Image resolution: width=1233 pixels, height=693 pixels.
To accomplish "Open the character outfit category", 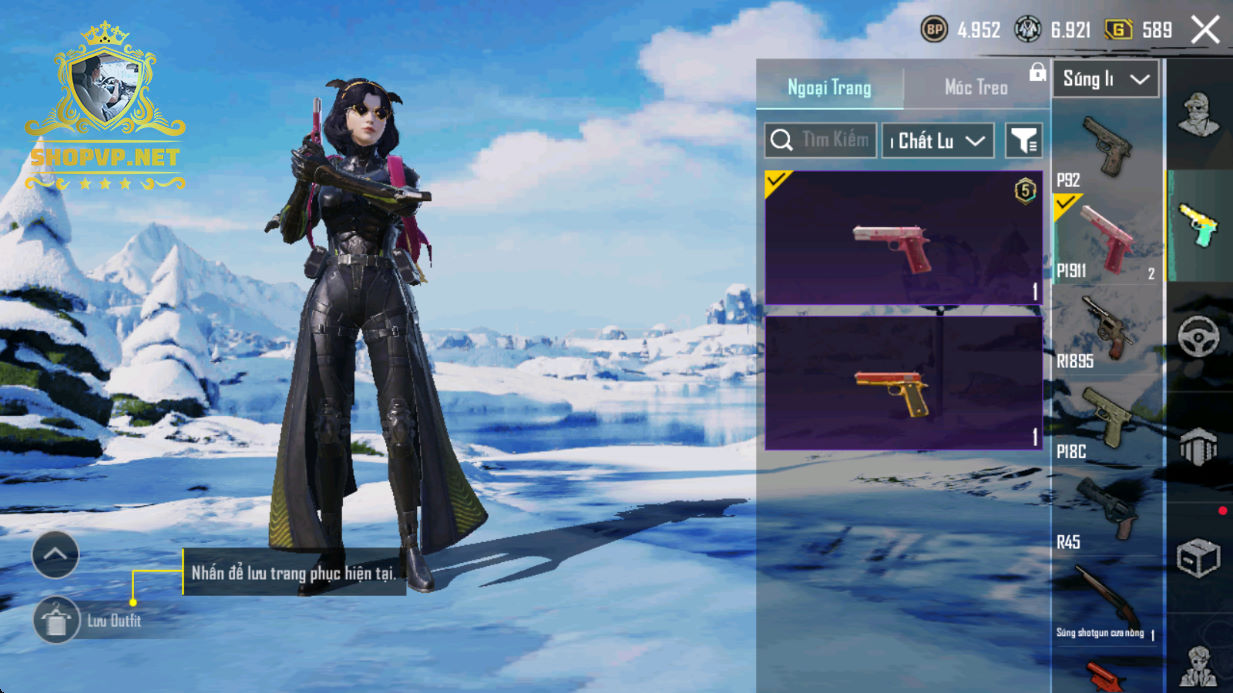I will click(x=1198, y=115).
